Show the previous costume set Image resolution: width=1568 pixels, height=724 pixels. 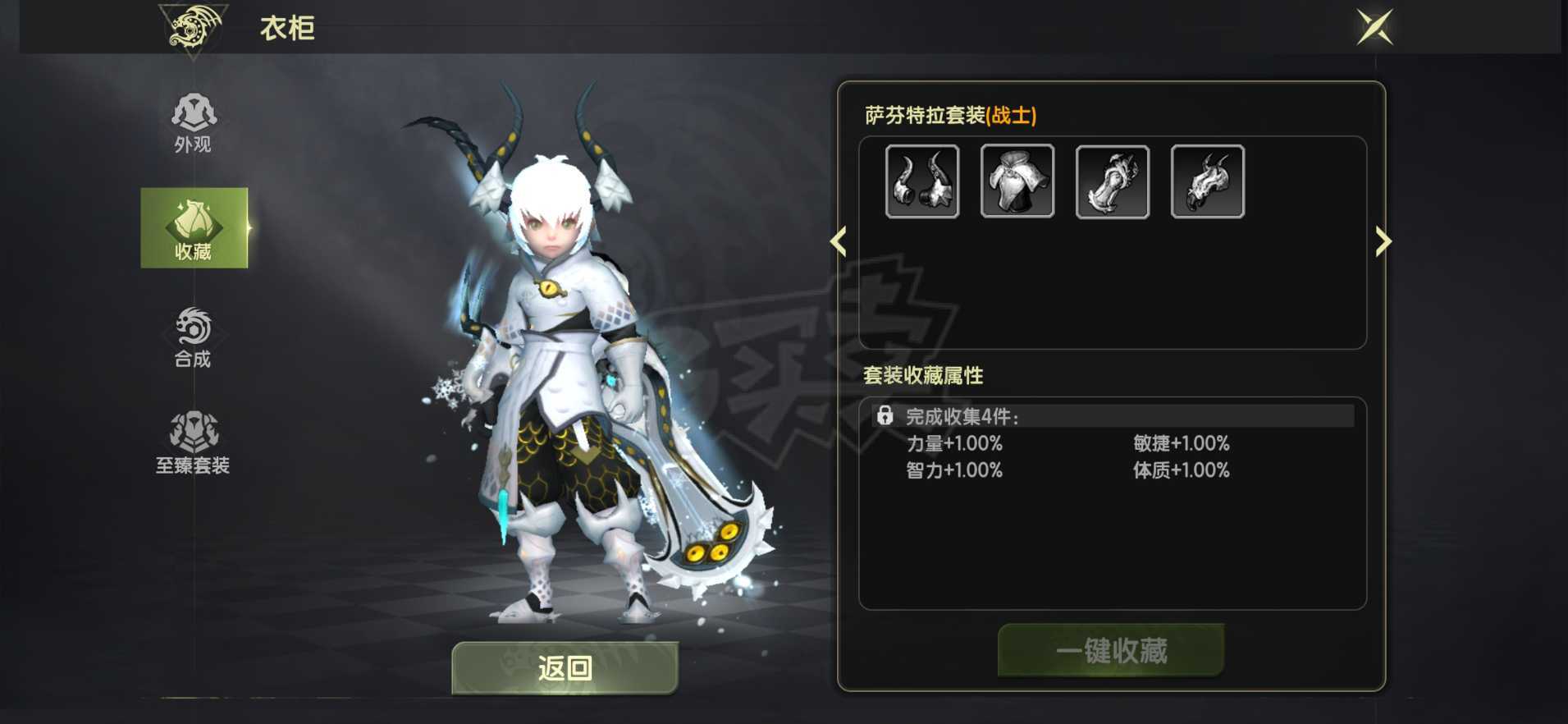pos(839,242)
